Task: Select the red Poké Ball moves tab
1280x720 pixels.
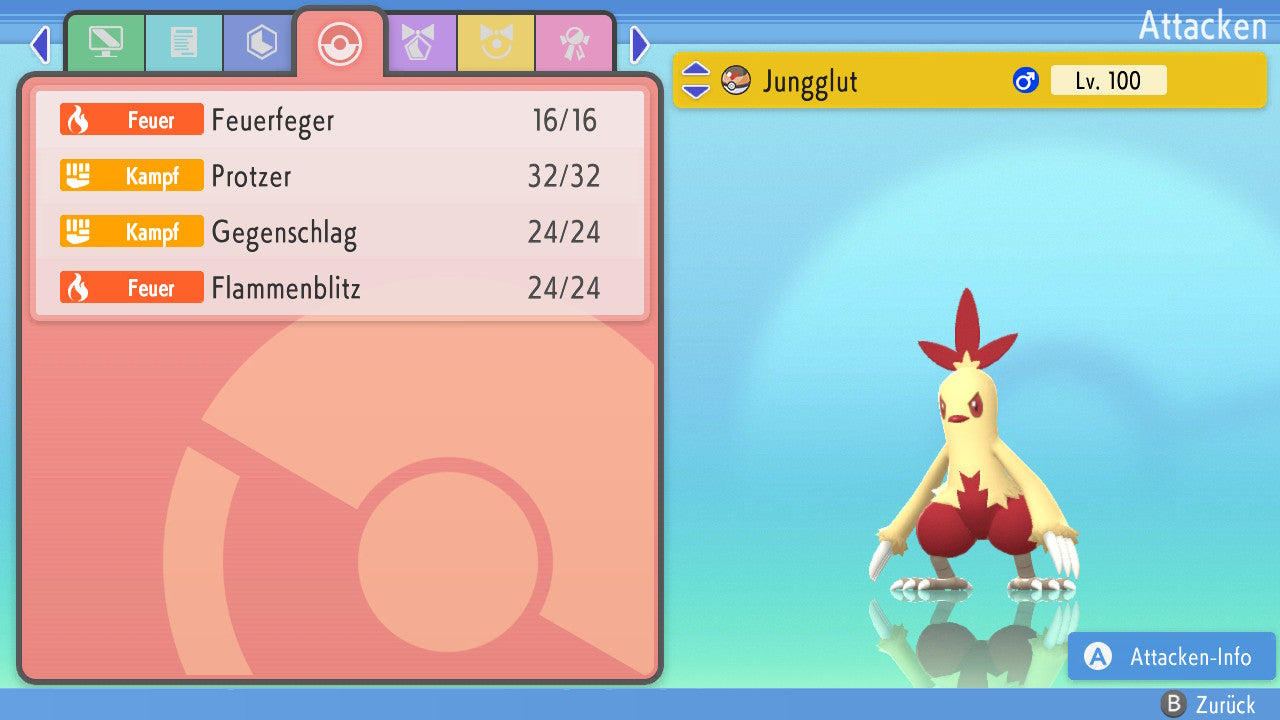Action: tap(340, 43)
